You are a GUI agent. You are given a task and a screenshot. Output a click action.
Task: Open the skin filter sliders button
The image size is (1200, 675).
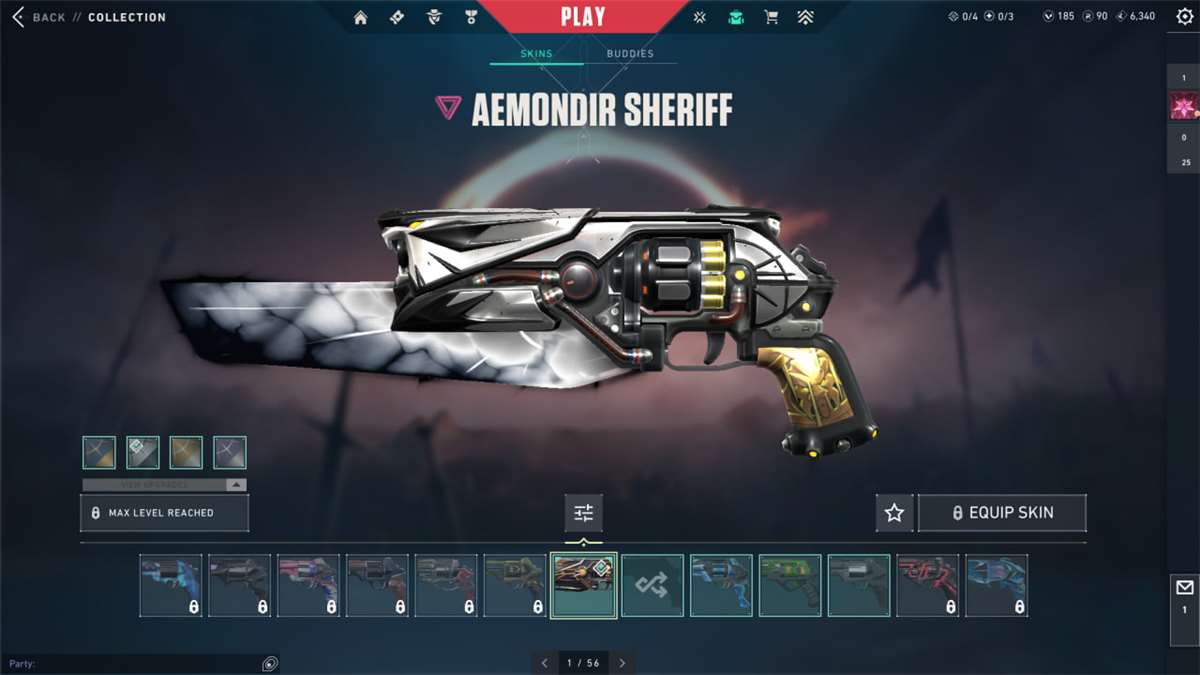coord(584,513)
